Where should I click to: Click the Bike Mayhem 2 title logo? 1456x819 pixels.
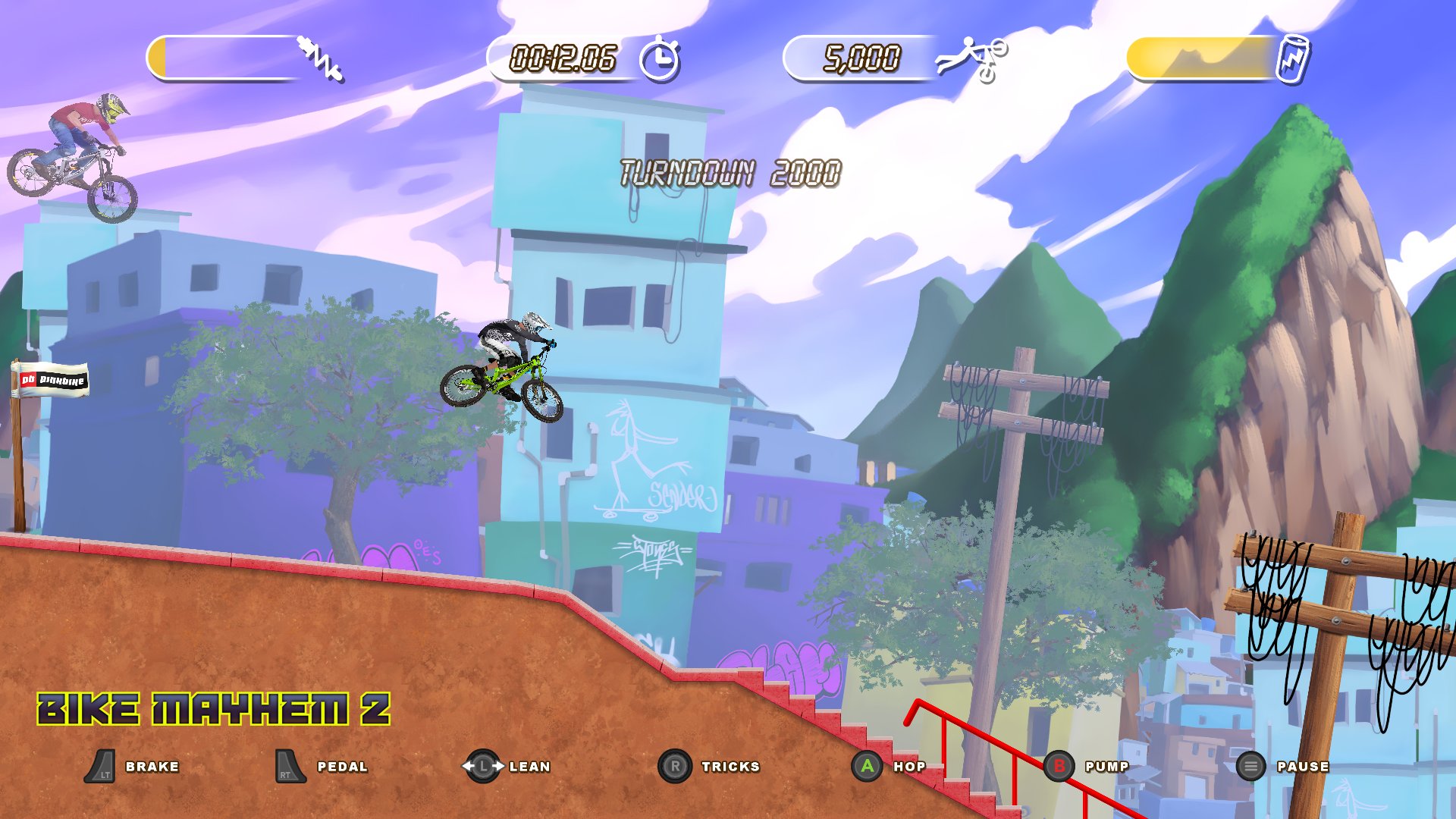point(214,709)
